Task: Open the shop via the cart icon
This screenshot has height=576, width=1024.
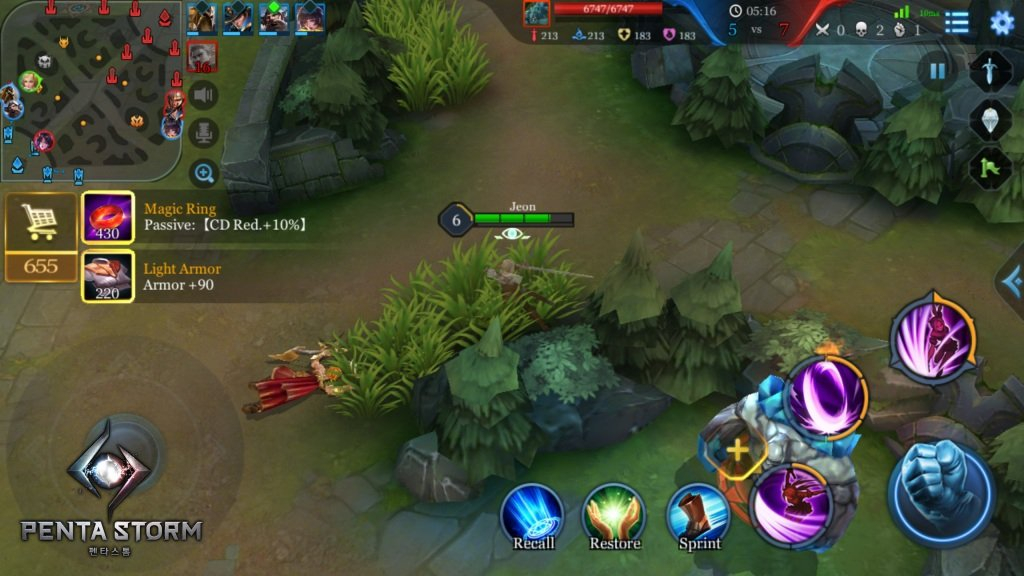Action: pyautogui.click(x=41, y=220)
